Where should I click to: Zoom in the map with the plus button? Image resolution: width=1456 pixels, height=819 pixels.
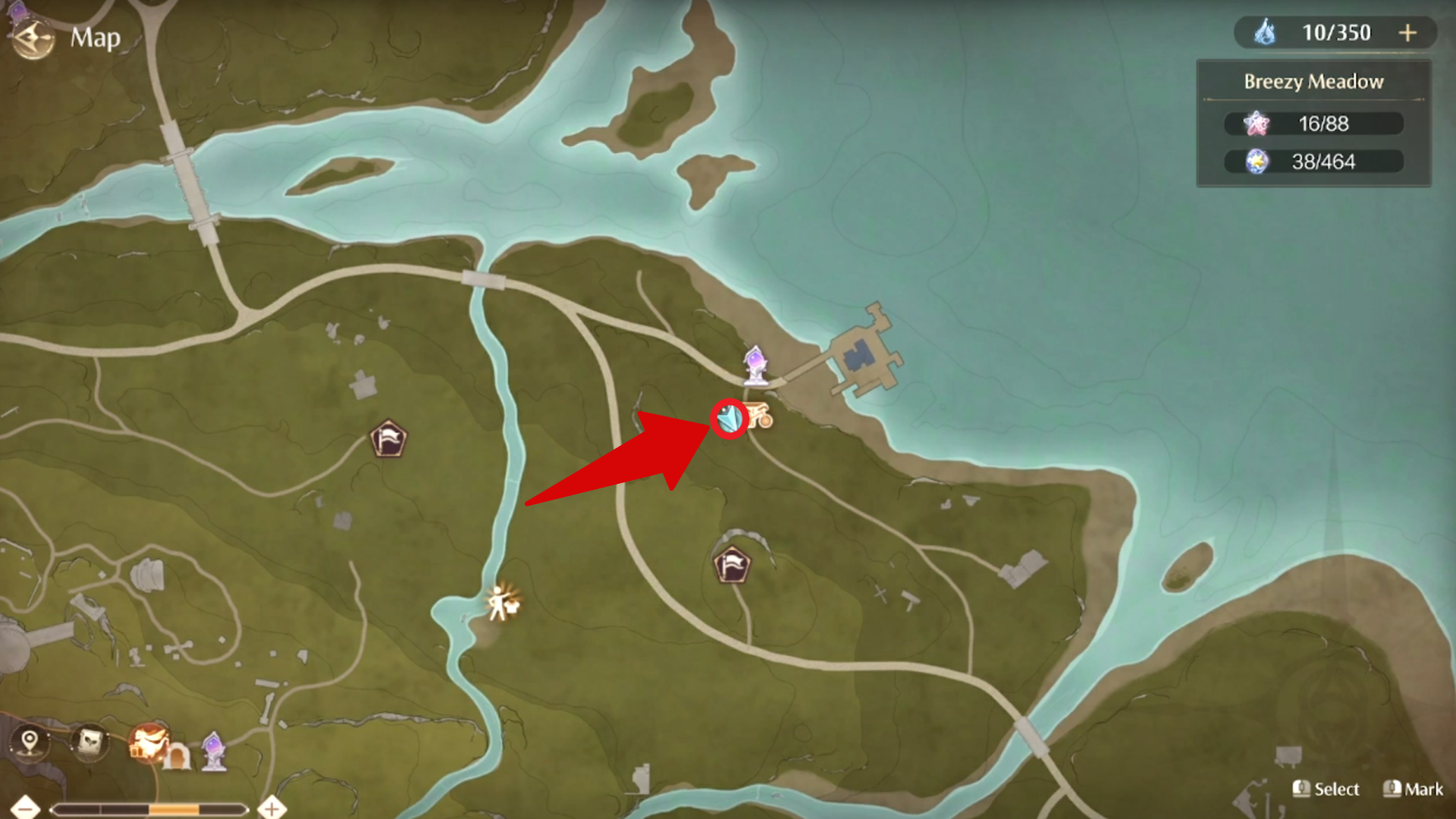coord(271,808)
